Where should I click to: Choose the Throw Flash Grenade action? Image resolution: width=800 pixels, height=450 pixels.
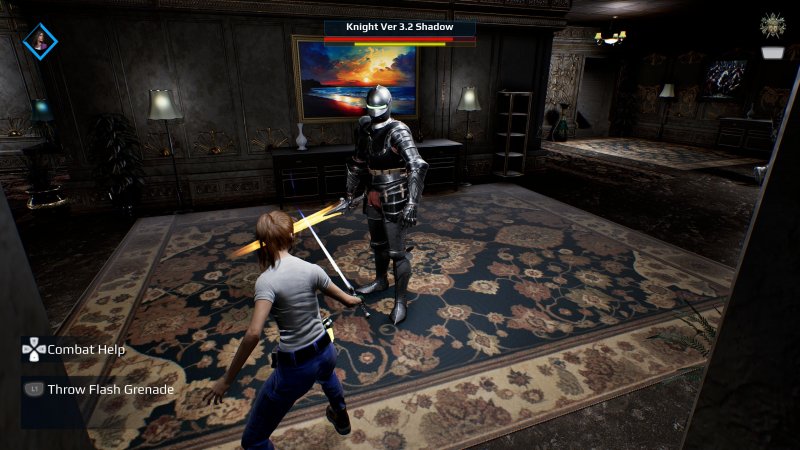coord(109,389)
